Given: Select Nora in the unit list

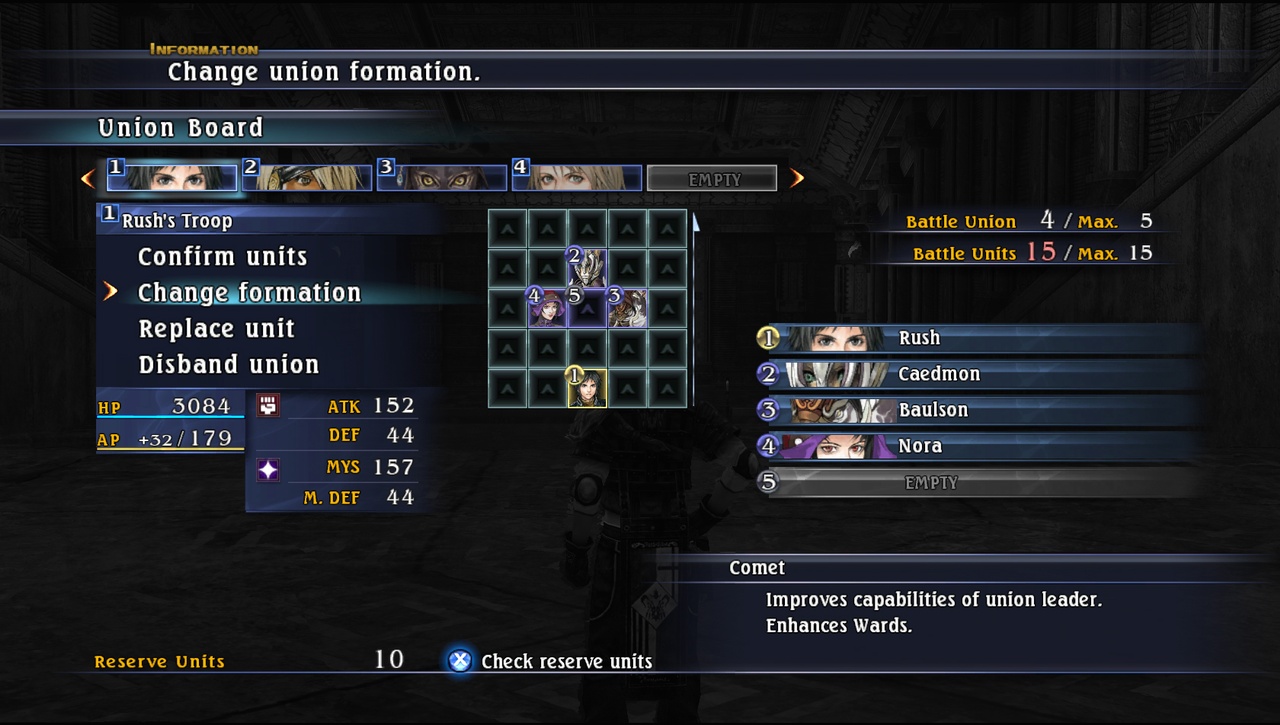Looking at the screenshot, I should point(919,446).
